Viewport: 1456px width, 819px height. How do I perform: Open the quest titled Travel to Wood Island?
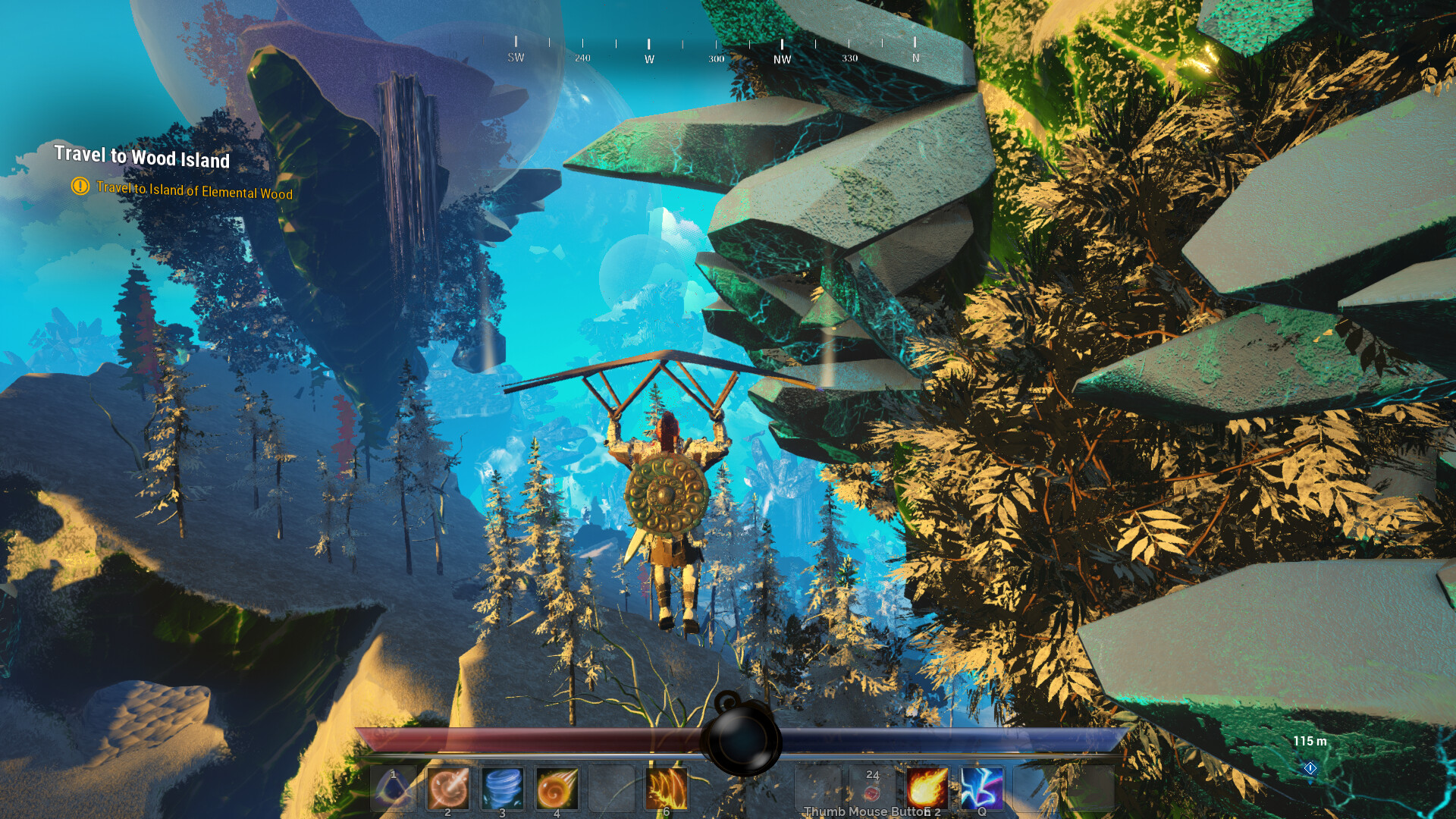coord(143,159)
